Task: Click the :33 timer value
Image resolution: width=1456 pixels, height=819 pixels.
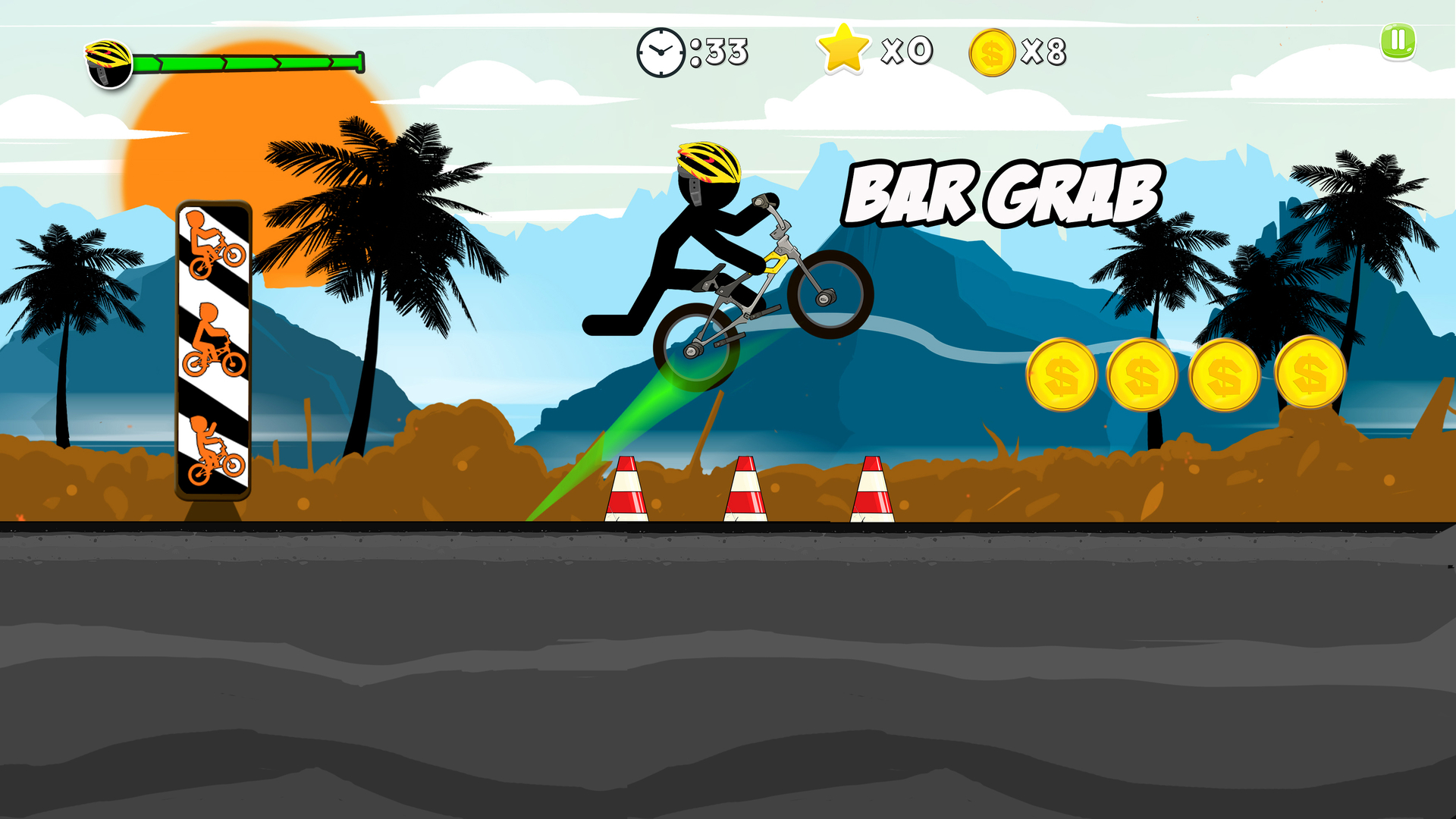Action: click(719, 52)
